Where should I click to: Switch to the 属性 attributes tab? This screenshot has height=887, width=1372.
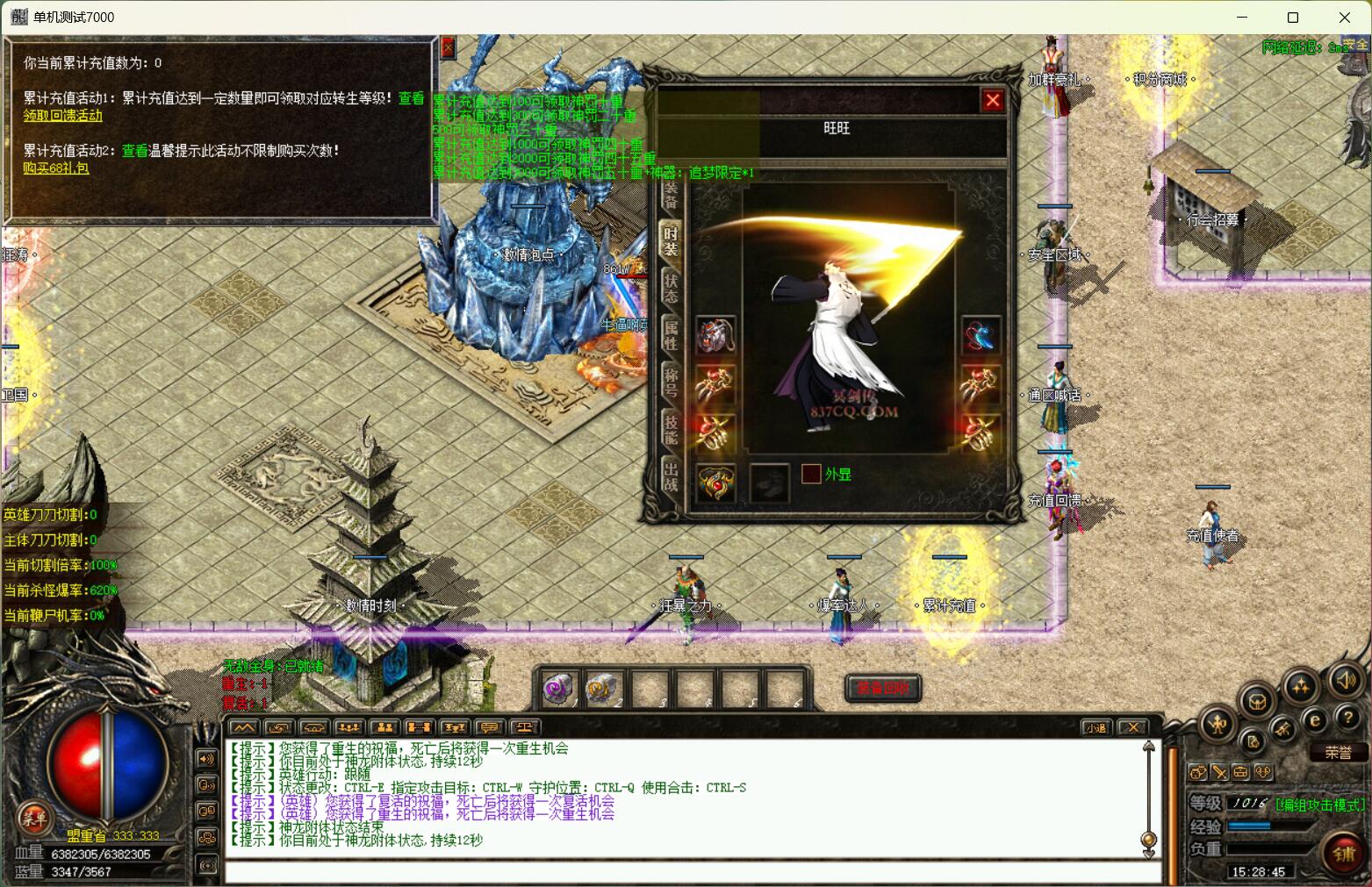[x=671, y=334]
